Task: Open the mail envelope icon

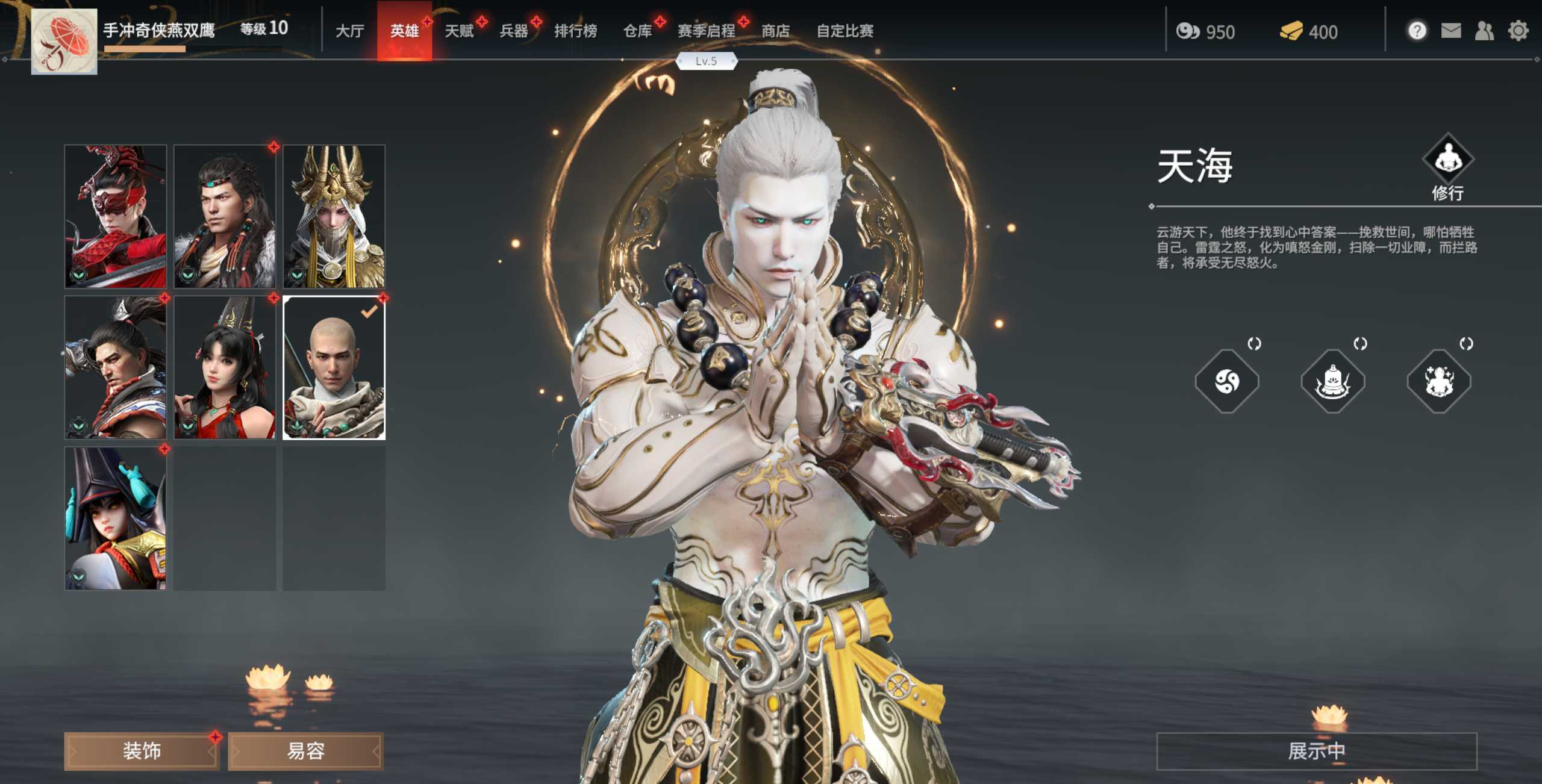Action: (x=1452, y=29)
